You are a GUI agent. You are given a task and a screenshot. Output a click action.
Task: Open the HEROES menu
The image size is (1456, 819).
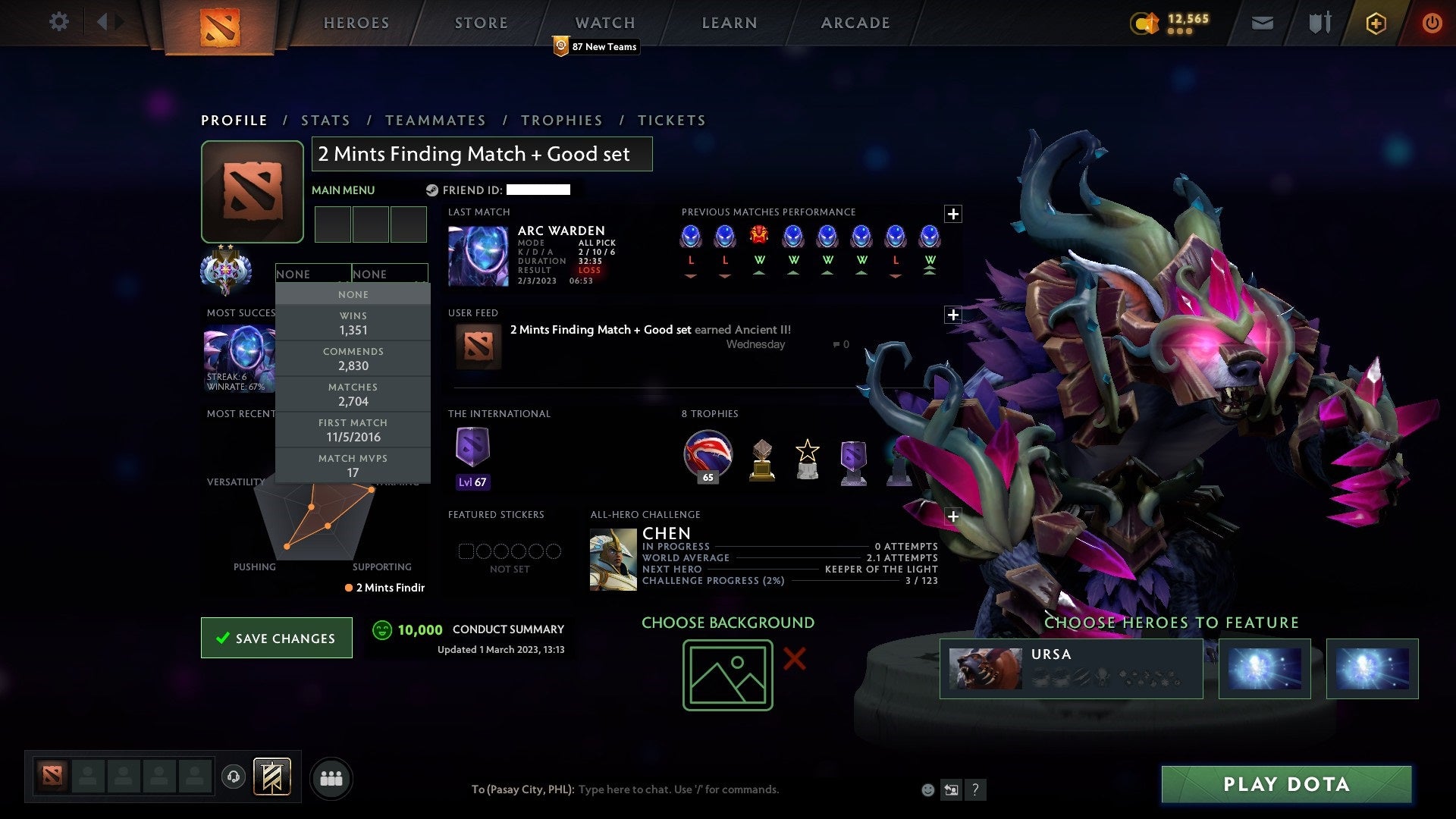coord(356,22)
